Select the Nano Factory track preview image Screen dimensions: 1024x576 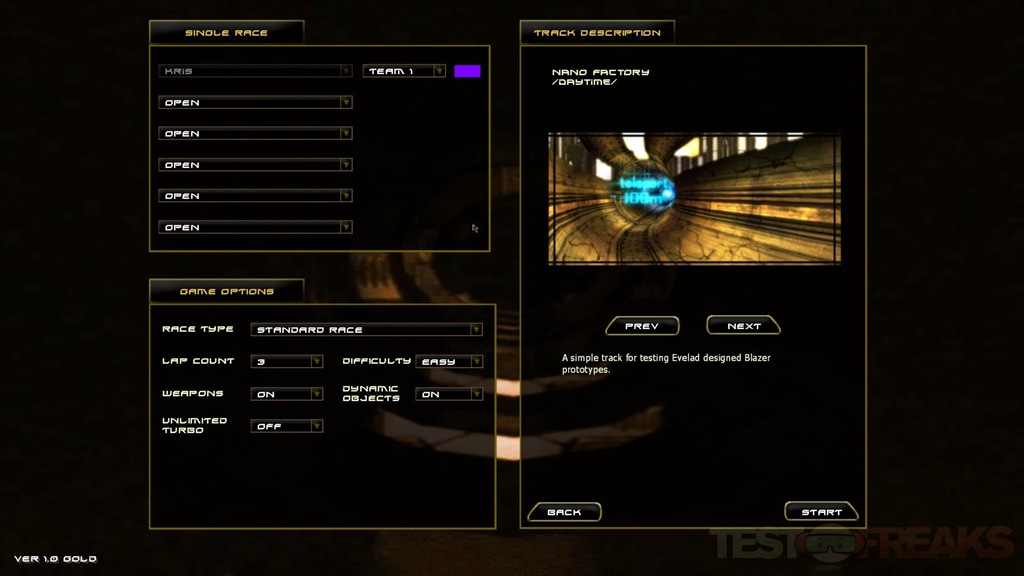[694, 199]
